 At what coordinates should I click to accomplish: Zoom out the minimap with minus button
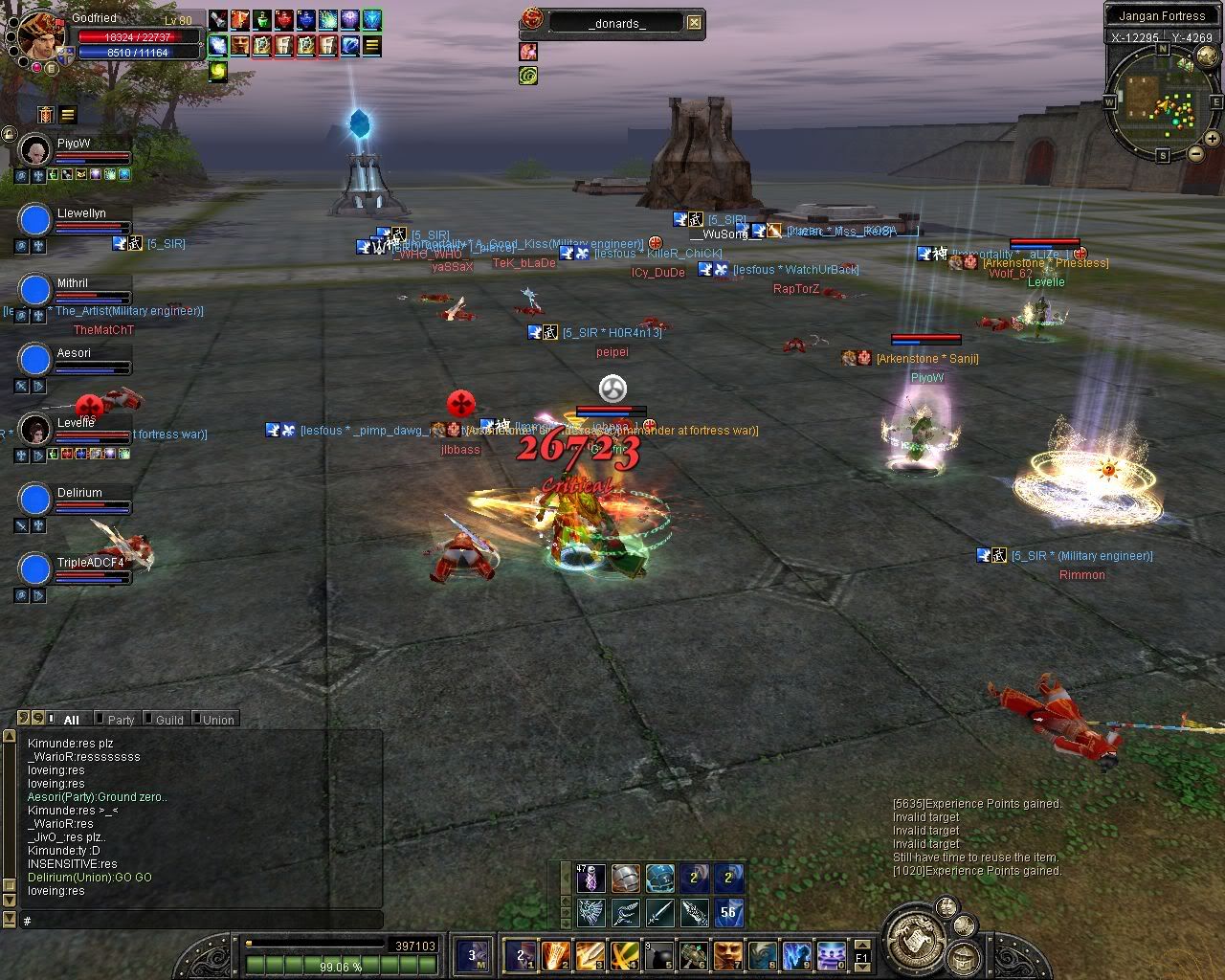pyautogui.click(x=1195, y=153)
